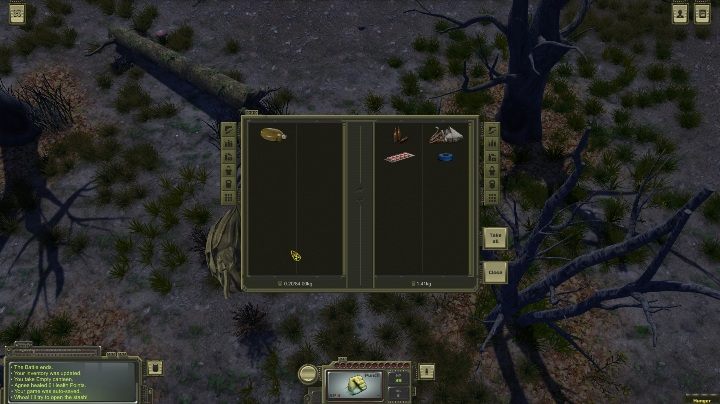
Task: Click the Take all button
Action: pyautogui.click(x=494, y=238)
